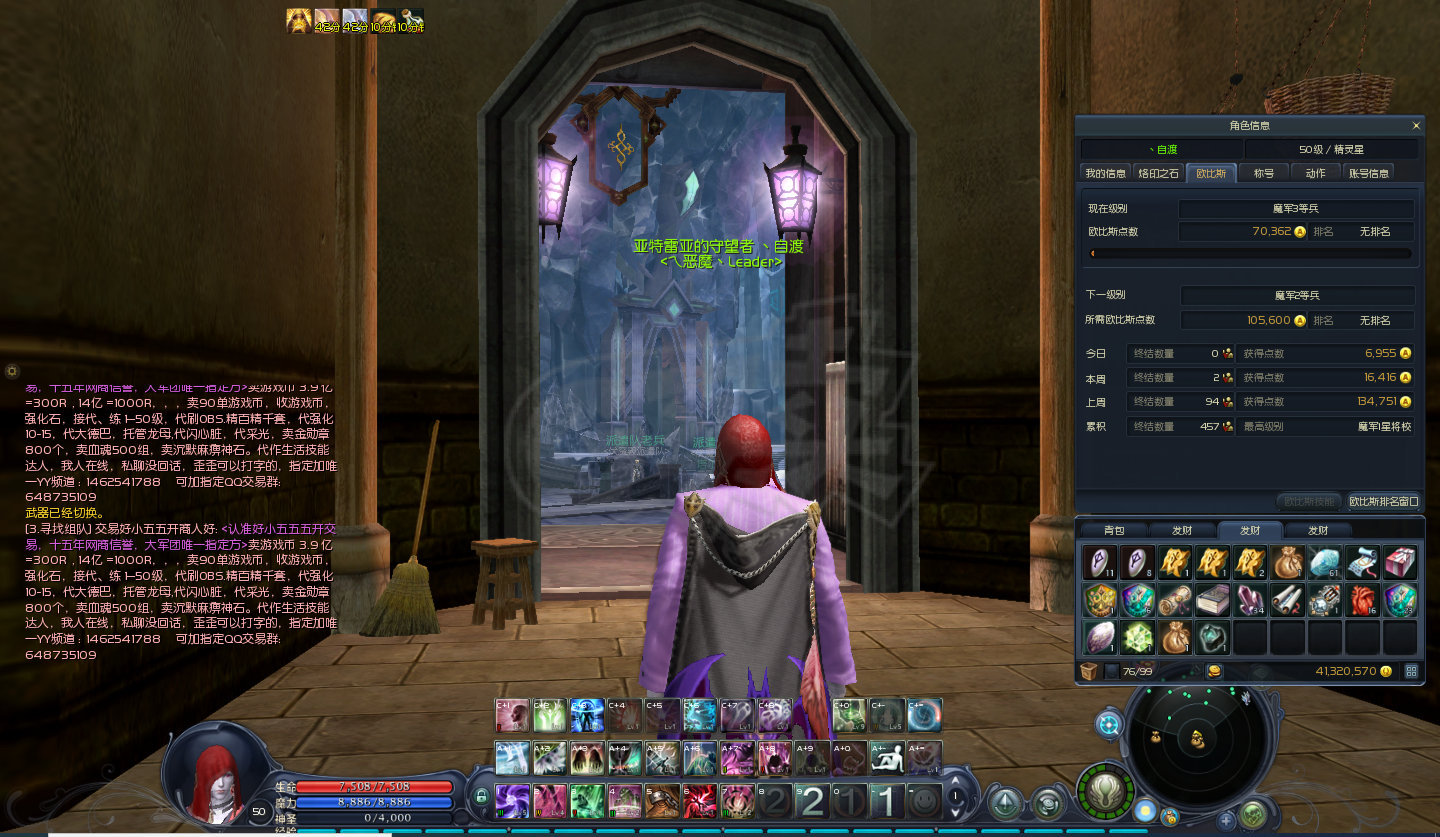Image resolution: width=1440 pixels, height=837 pixels.
Task: Toggle the hotbar lock button
Action: (x=481, y=797)
